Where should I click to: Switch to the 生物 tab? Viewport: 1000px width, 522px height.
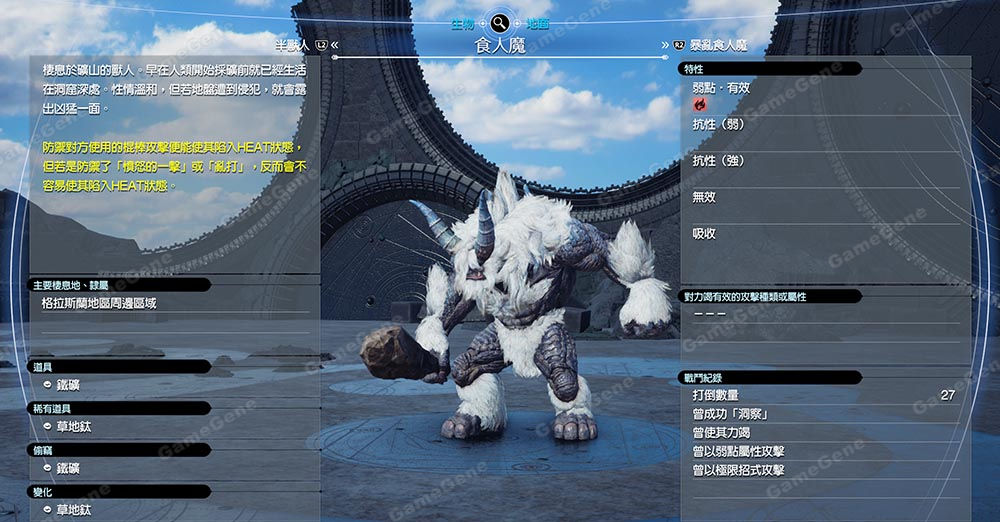460,21
